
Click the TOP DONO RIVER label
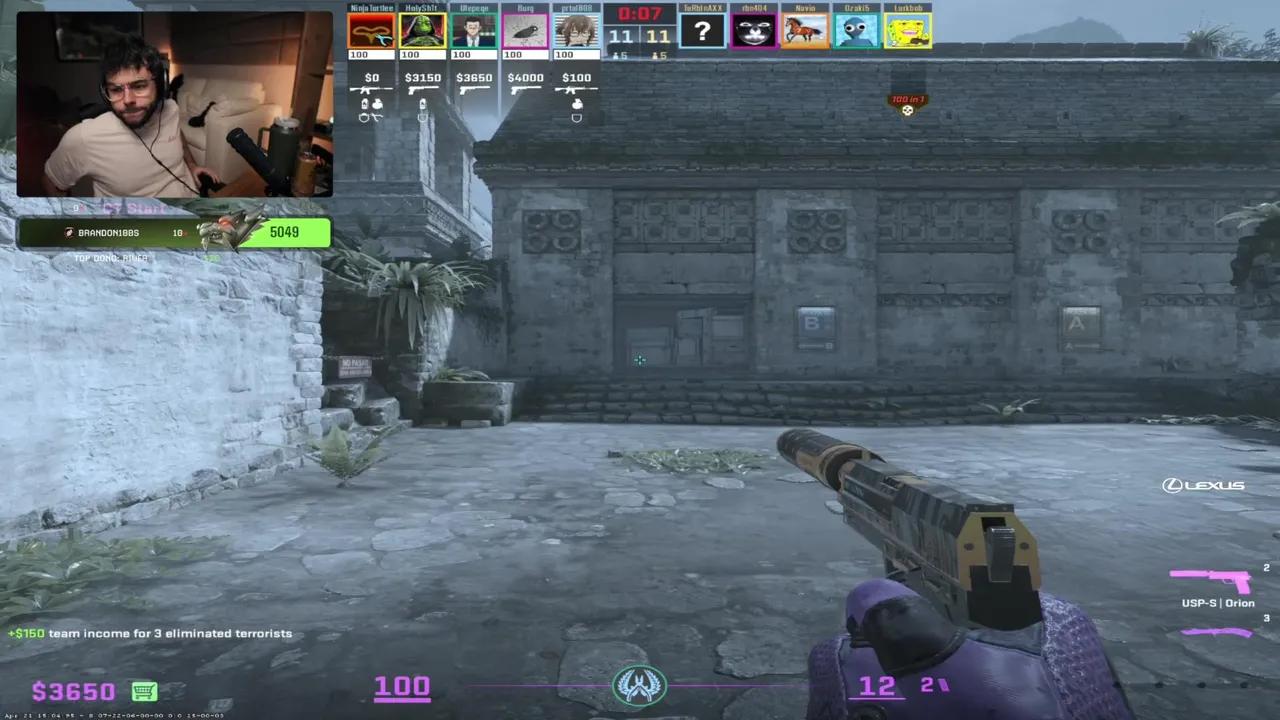pos(110,257)
